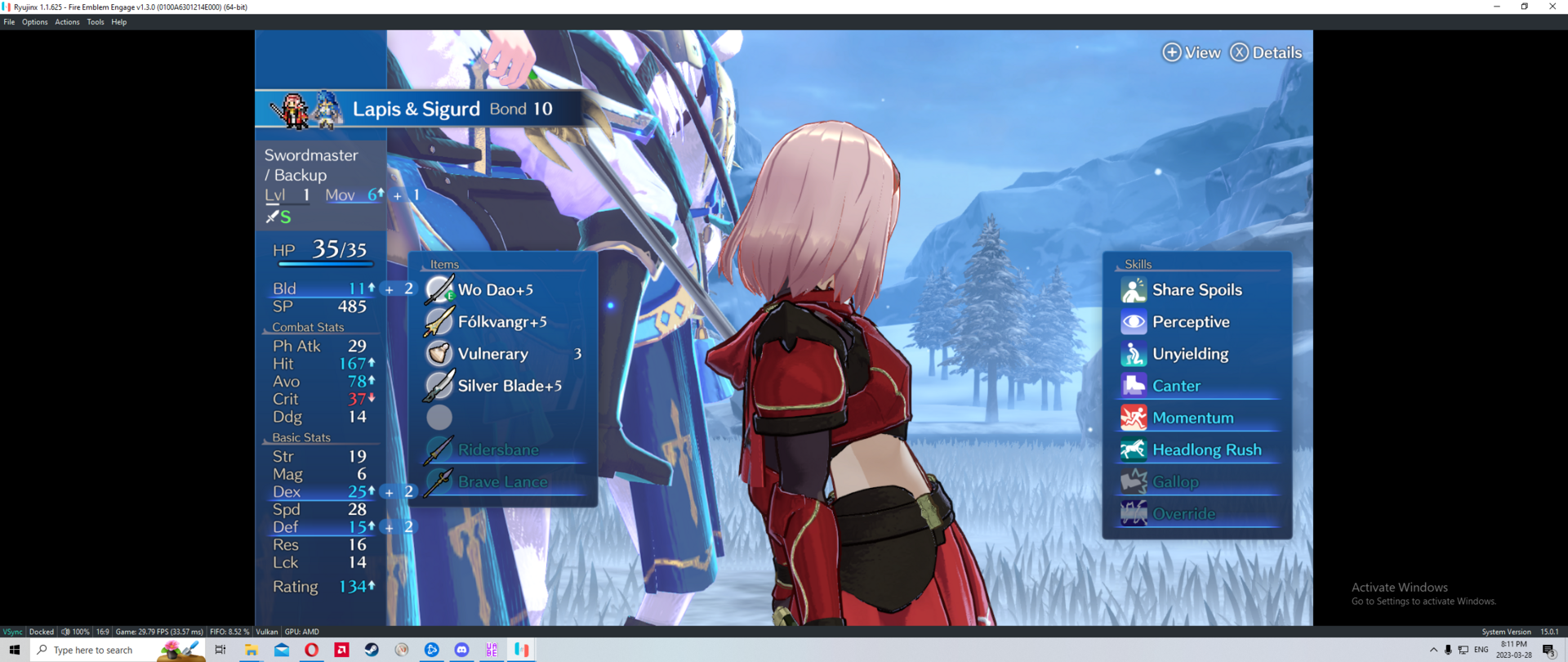Screen dimensions: 1568x662
Task: Open the ENG language selector
Action: point(1481,650)
